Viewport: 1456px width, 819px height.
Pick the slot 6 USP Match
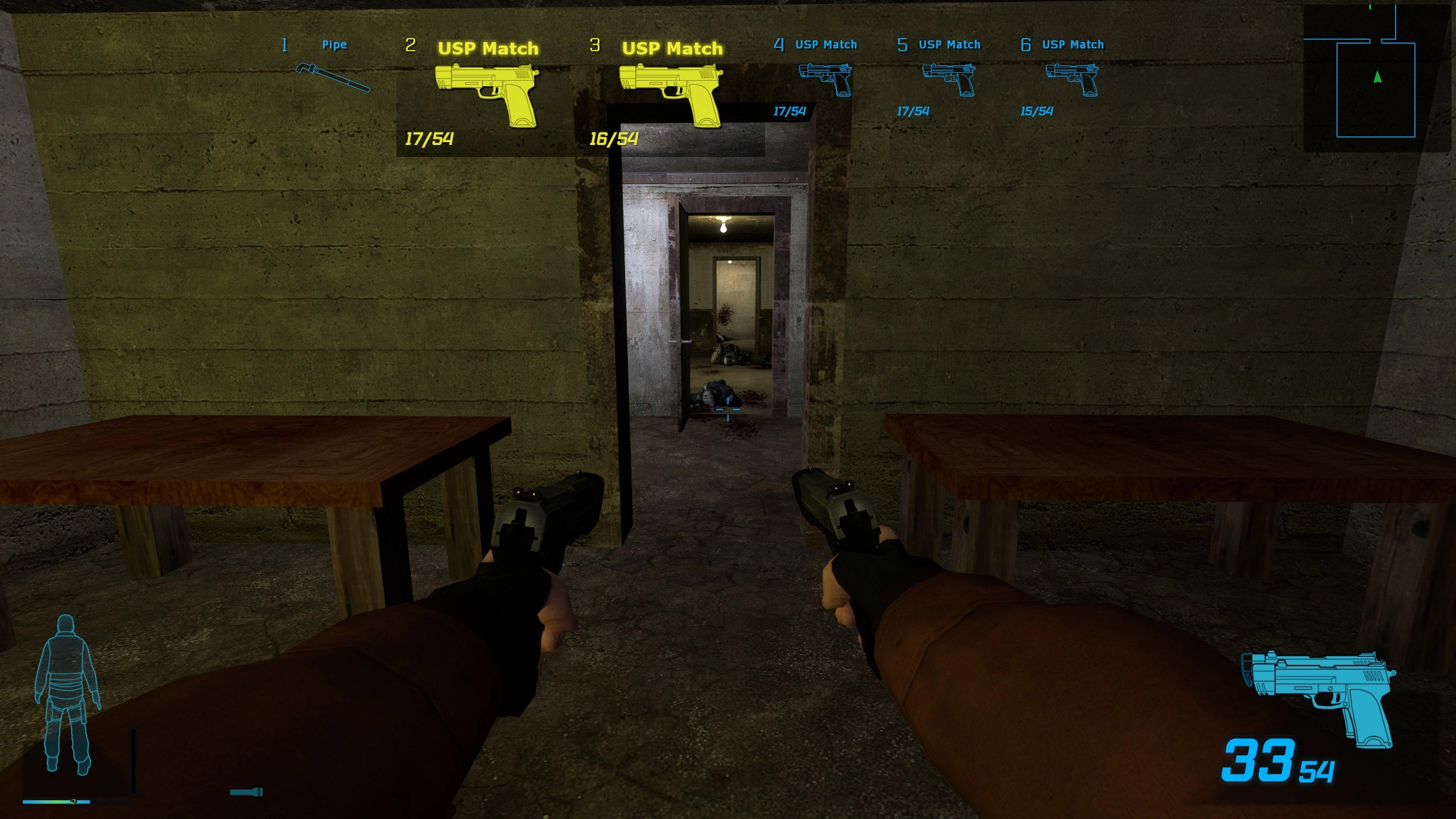[1072, 79]
